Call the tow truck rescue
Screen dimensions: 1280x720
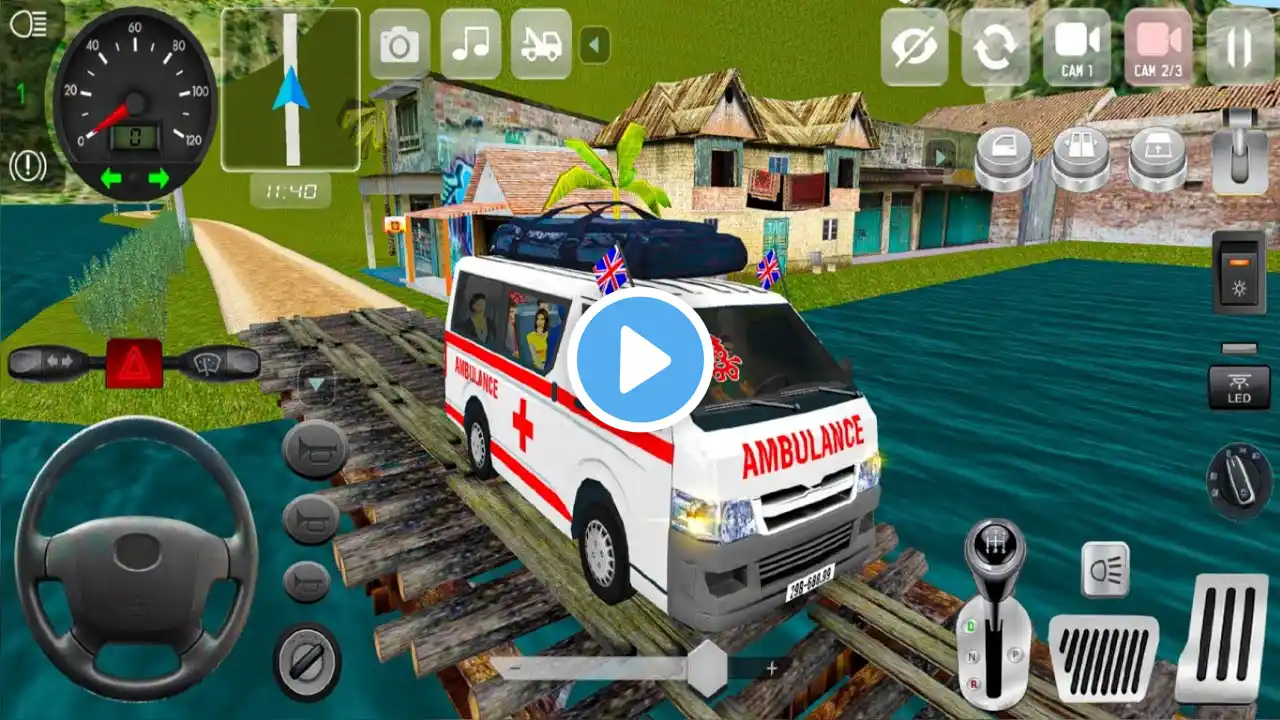541,45
